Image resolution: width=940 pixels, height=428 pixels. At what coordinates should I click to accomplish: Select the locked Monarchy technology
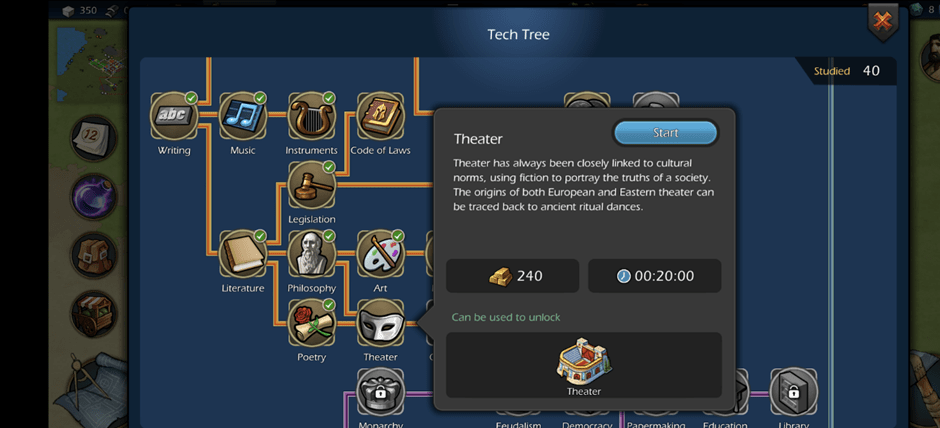380,392
